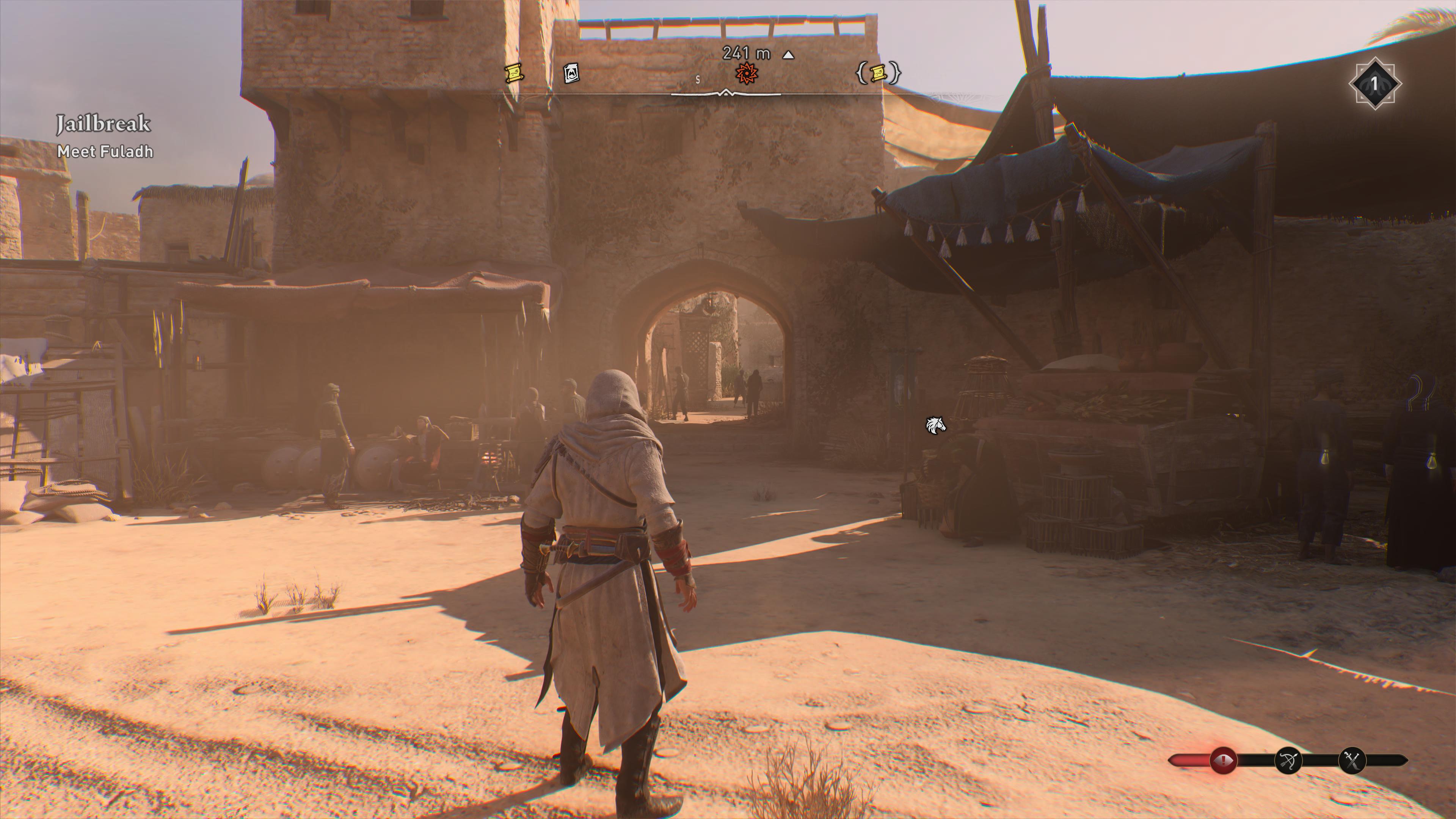This screenshot has width=1456, height=819.
Task: Click the white wanted poster compass marker
Action: [571, 73]
